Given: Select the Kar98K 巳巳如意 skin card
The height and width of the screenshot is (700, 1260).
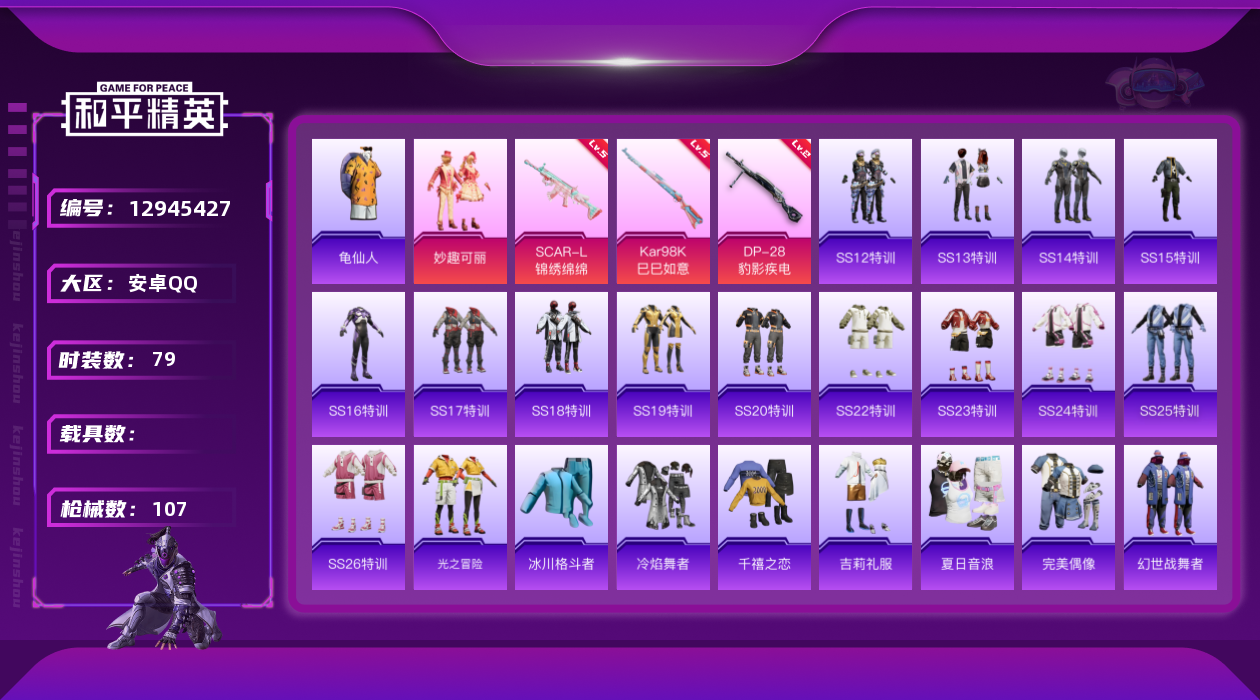Looking at the screenshot, I should (x=663, y=211).
